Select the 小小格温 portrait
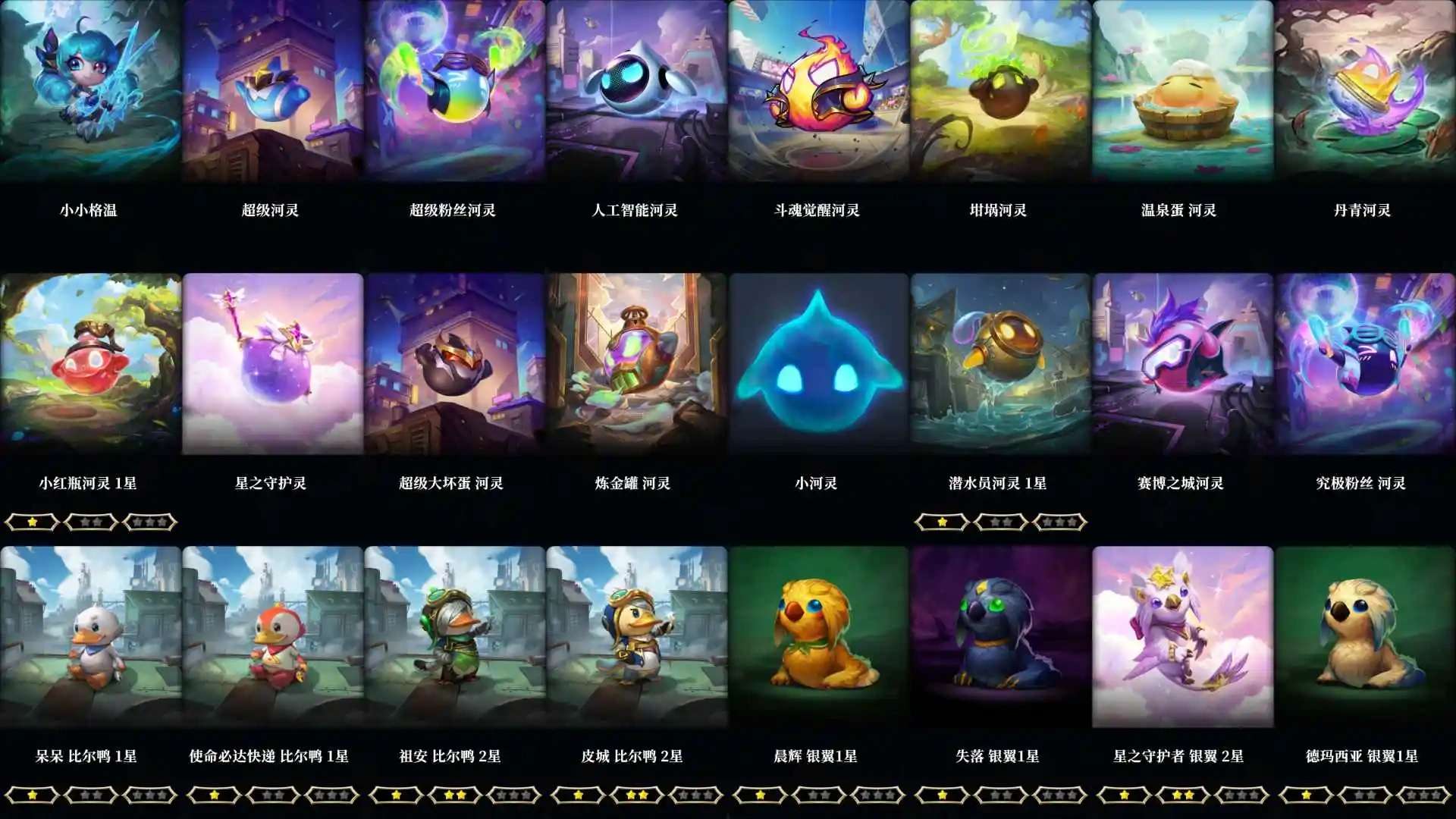Image resolution: width=1456 pixels, height=819 pixels. [91, 95]
